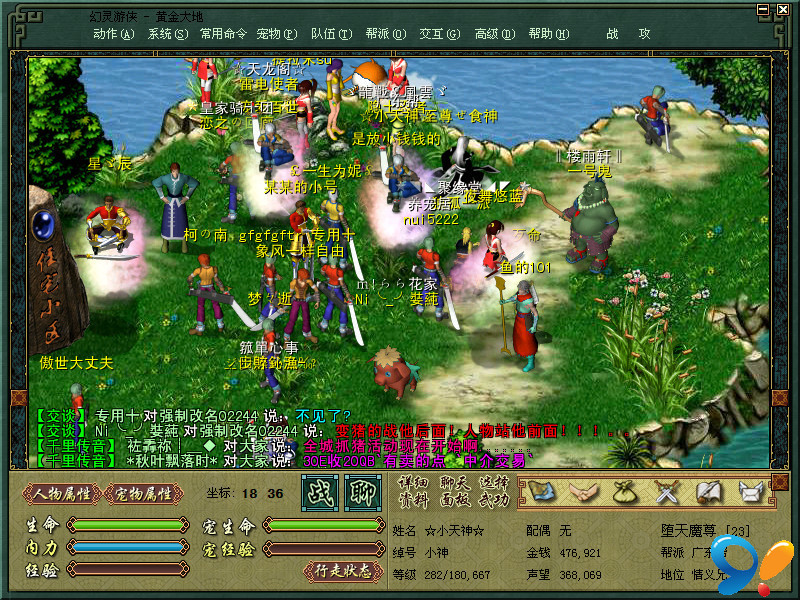Click the green 聊 chat button
The height and width of the screenshot is (600, 800).
(362, 492)
